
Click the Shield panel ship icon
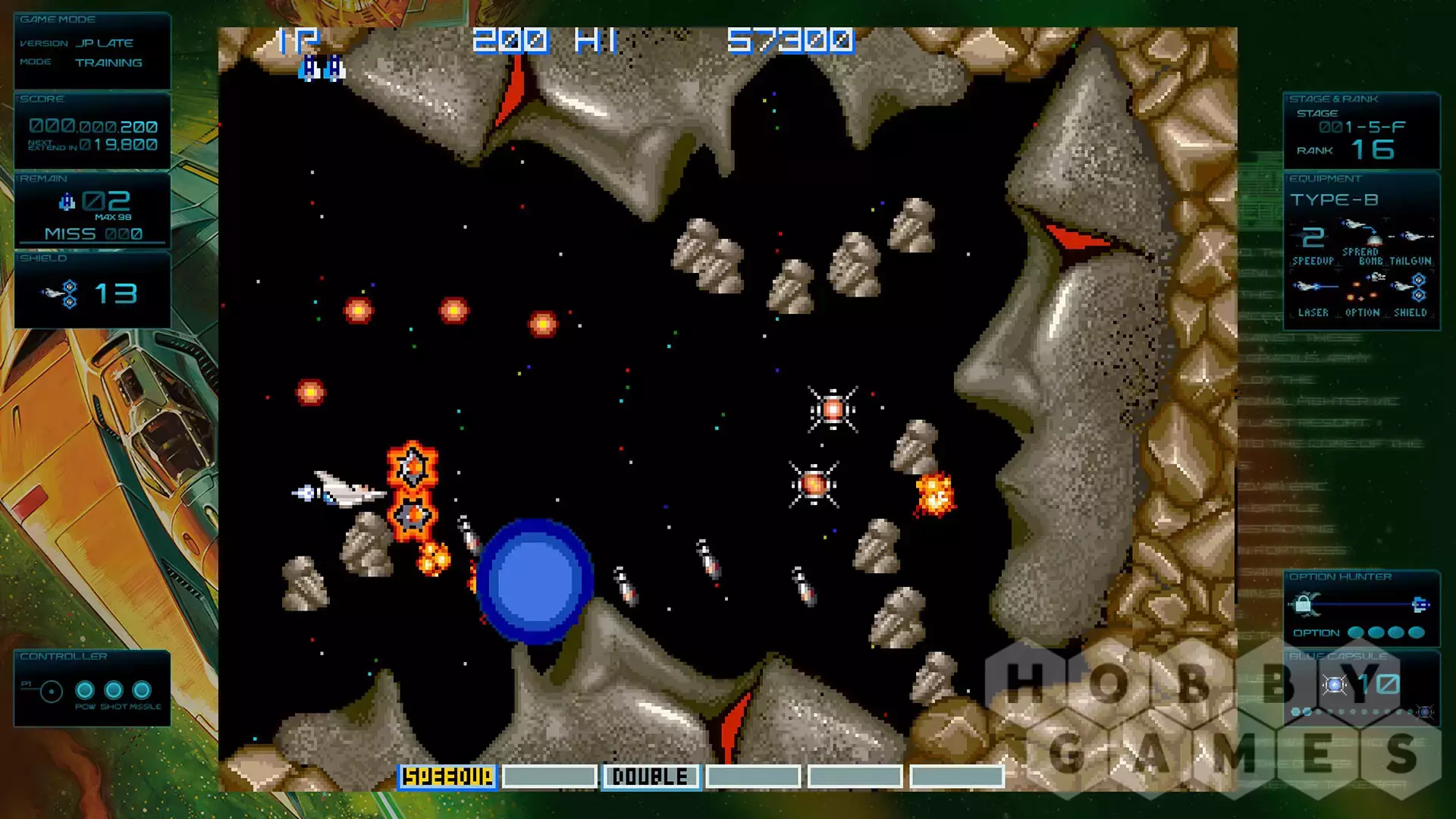pyautogui.click(x=61, y=293)
